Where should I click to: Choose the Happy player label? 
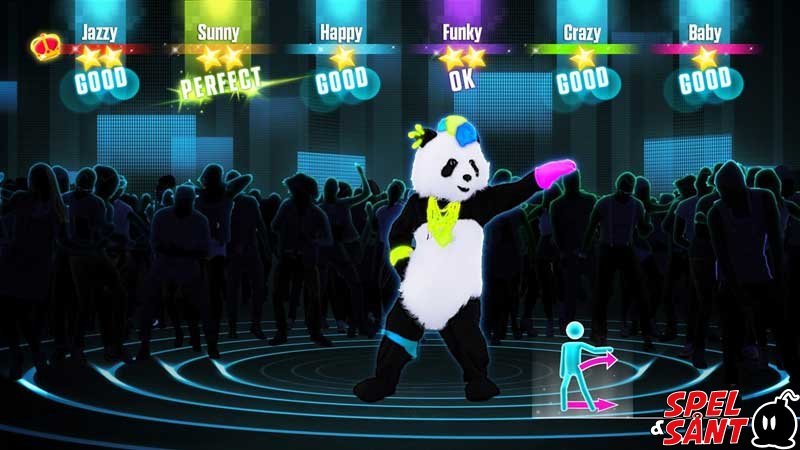click(x=341, y=32)
